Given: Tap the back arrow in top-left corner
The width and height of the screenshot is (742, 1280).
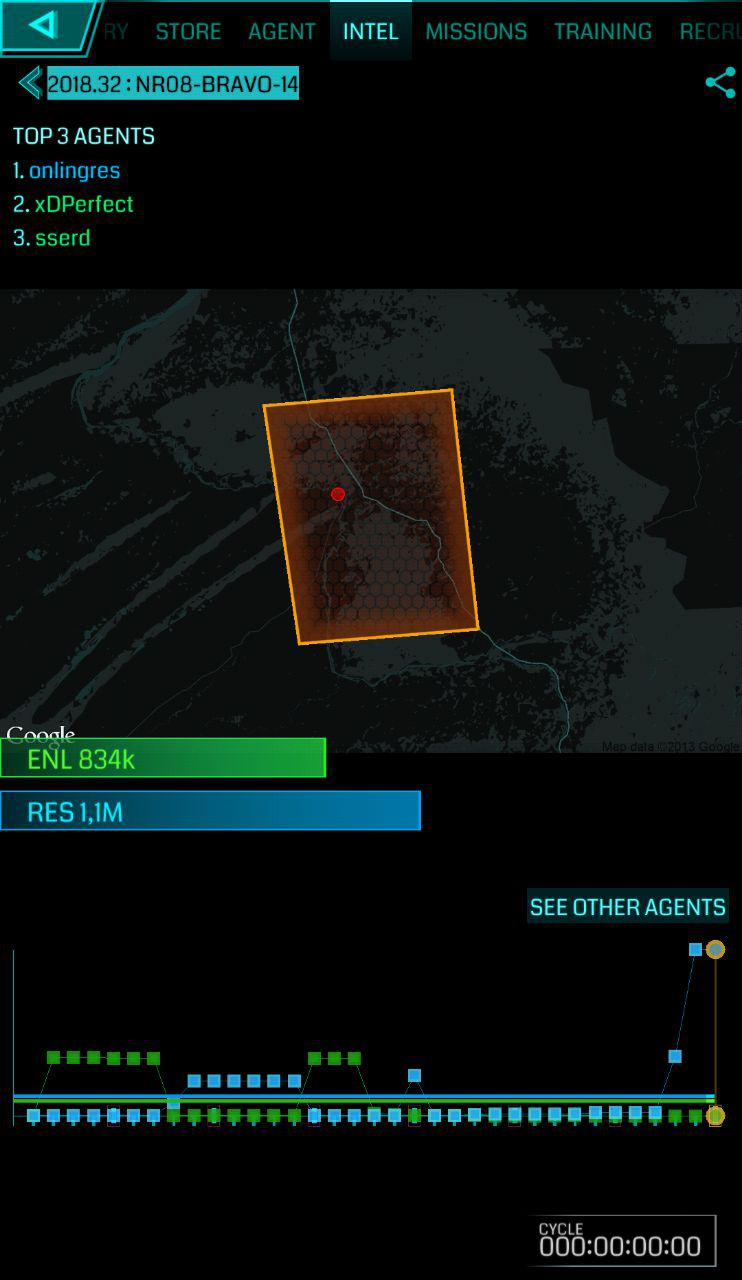Looking at the screenshot, I should (x=44, y=26).
